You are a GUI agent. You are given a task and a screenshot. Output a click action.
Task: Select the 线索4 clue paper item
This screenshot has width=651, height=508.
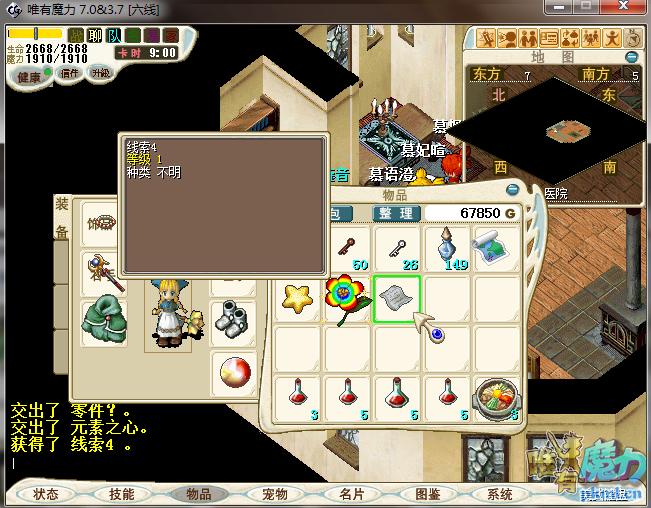(397, 298)
